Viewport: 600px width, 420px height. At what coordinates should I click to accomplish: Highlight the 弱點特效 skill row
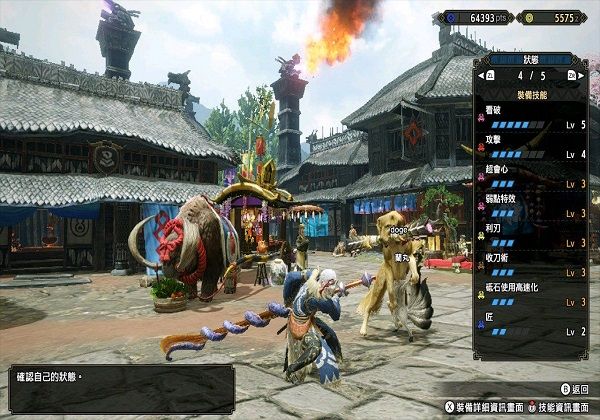530,206
